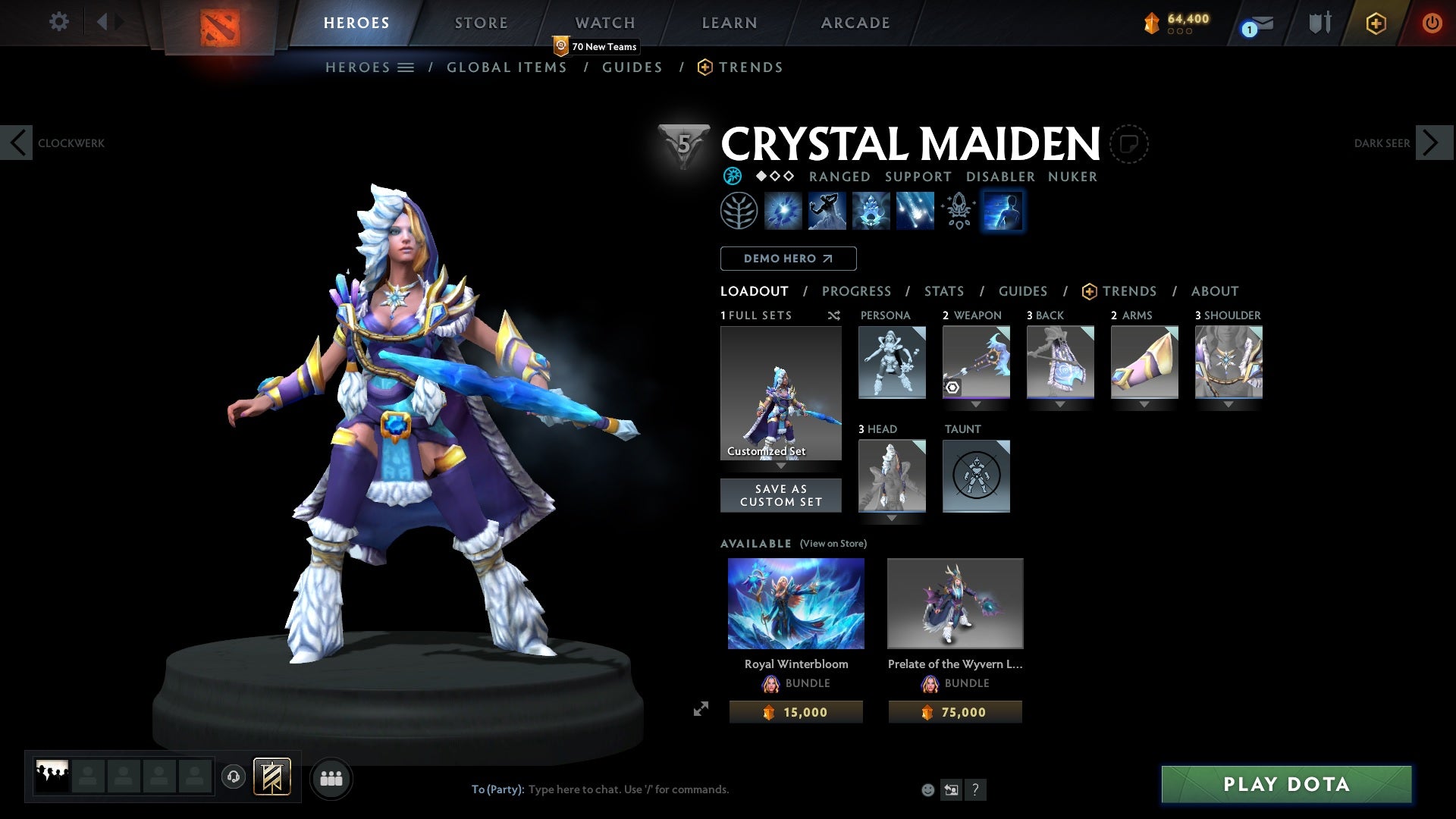Screen dimensions: 1456x819
Task: Click the emoticon smiley in chat bar
Action: (x=927, y=789)
